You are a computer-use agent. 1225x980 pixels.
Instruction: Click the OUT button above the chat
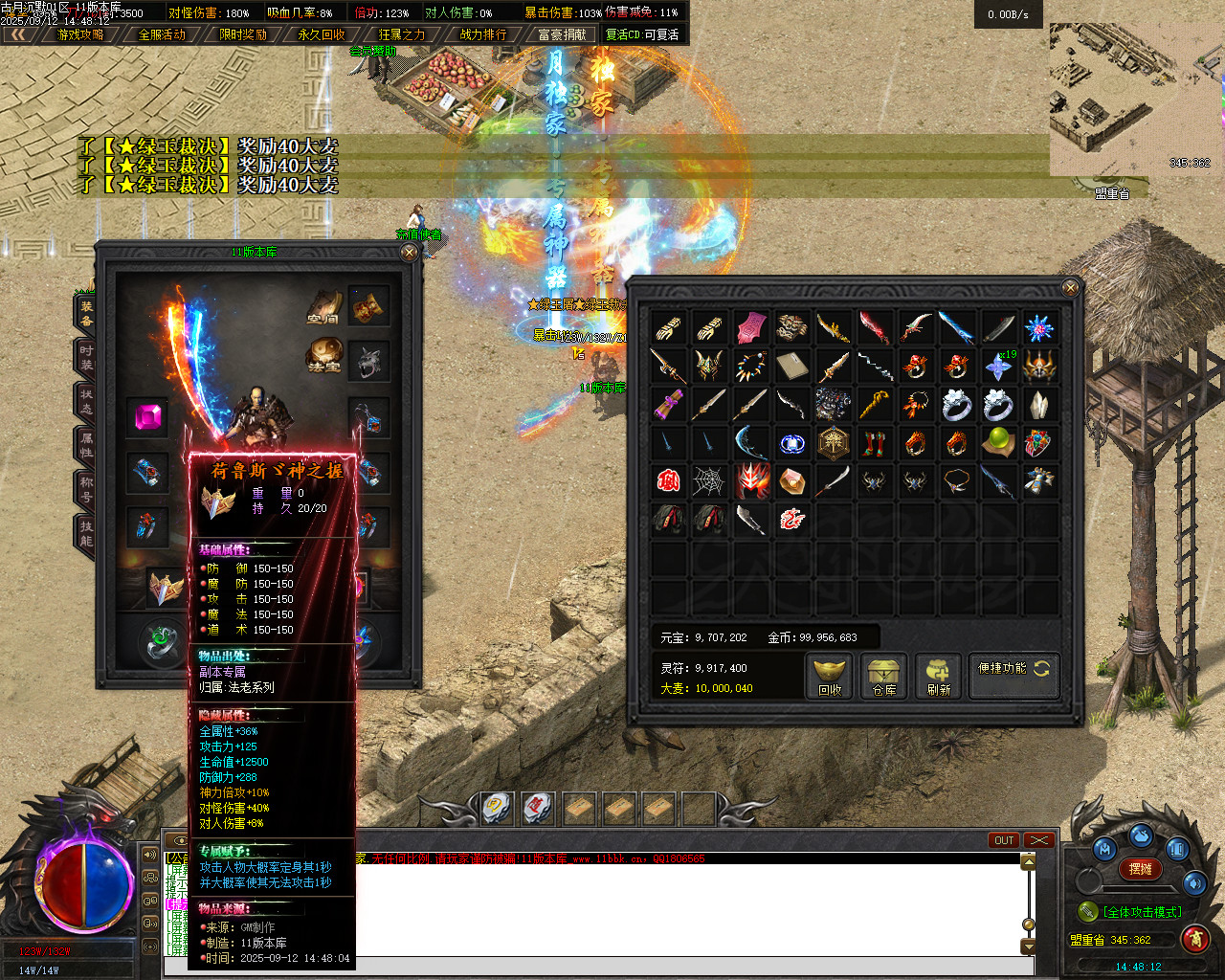click(1003, 840)
